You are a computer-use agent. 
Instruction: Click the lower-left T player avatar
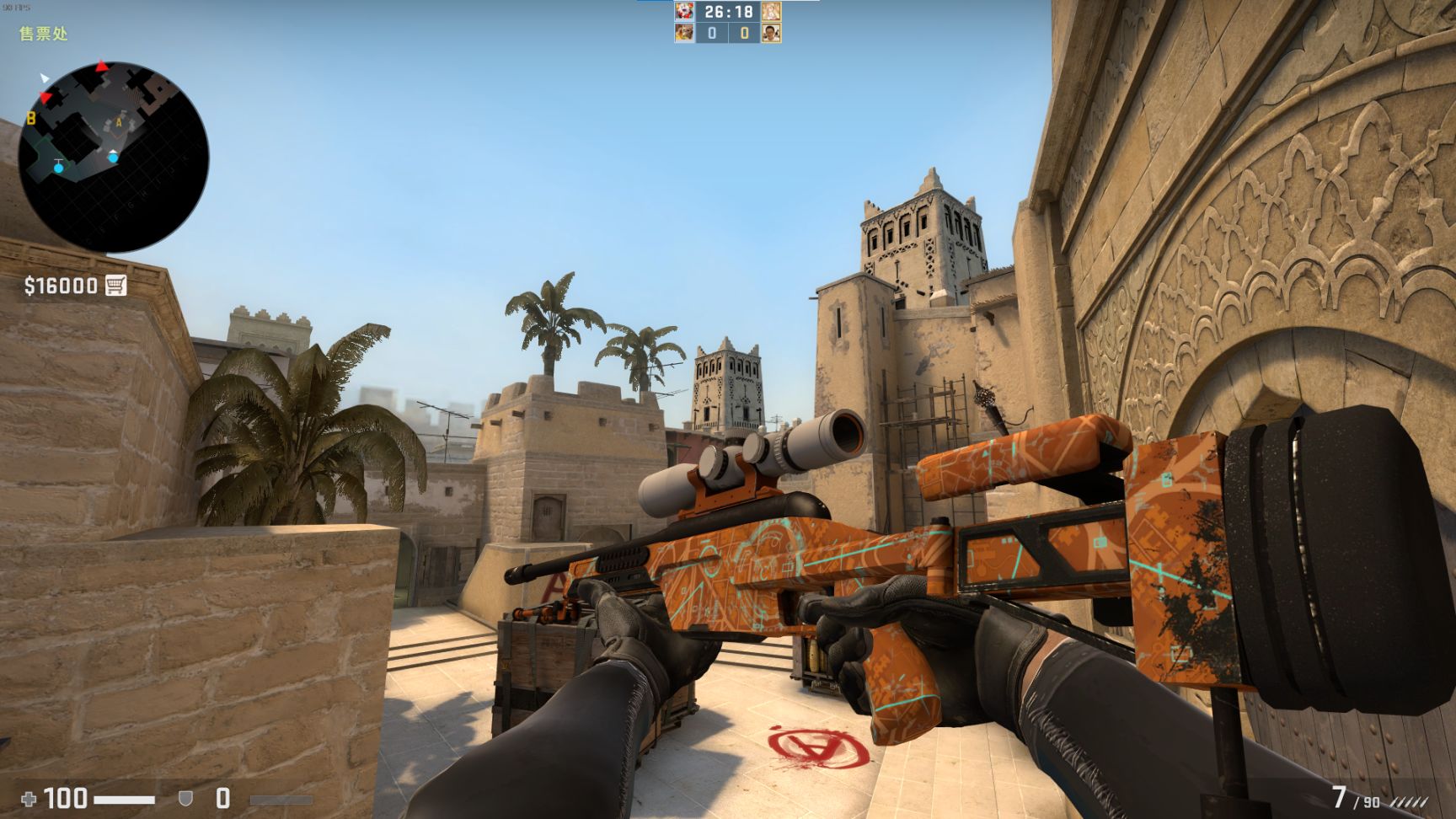pyautogui.click(x=683, y=34)
